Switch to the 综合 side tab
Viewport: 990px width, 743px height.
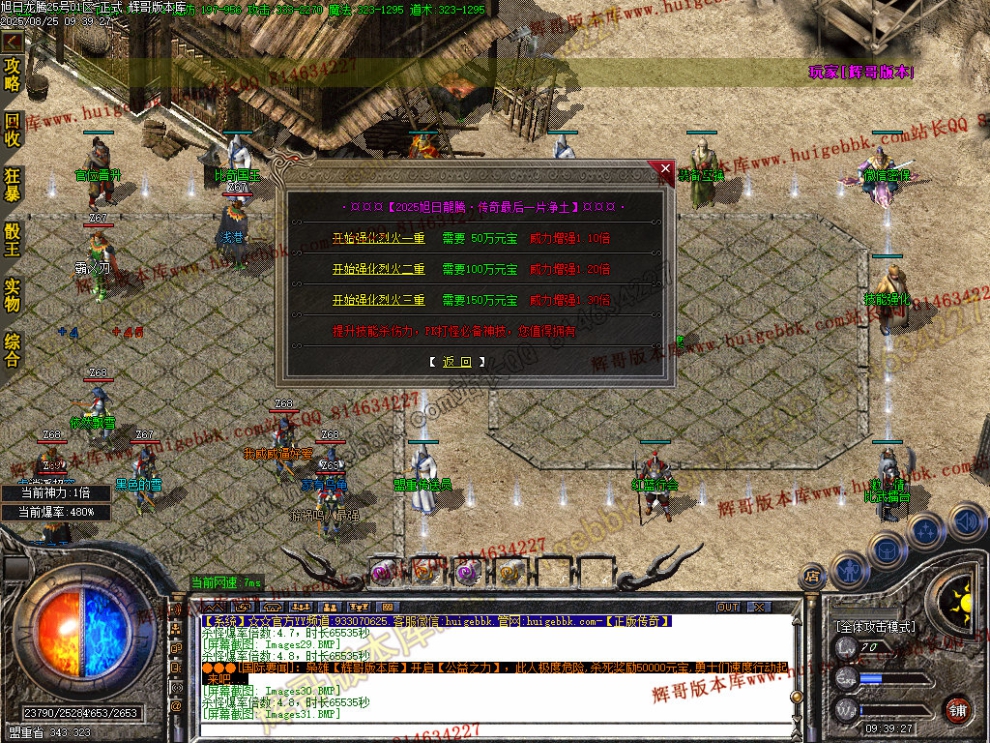12,349
